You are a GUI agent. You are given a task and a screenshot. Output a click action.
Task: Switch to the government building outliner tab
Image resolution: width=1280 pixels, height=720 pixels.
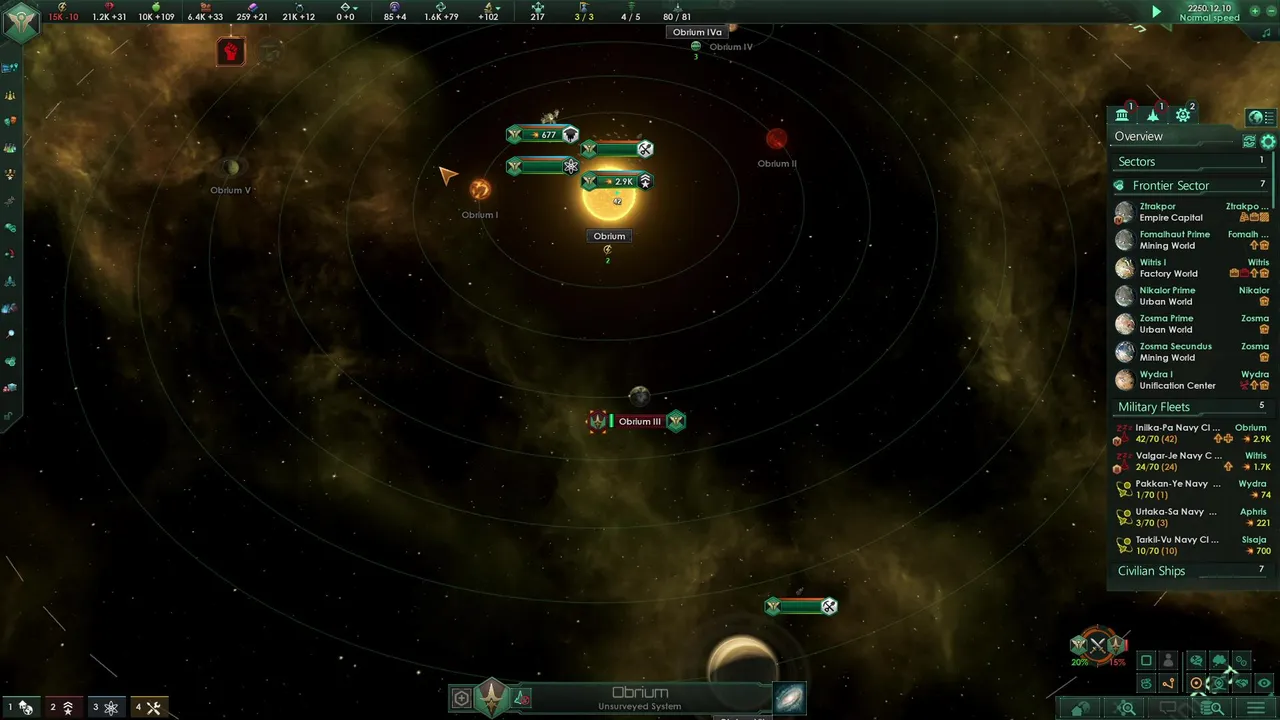tap(1122, 115)
